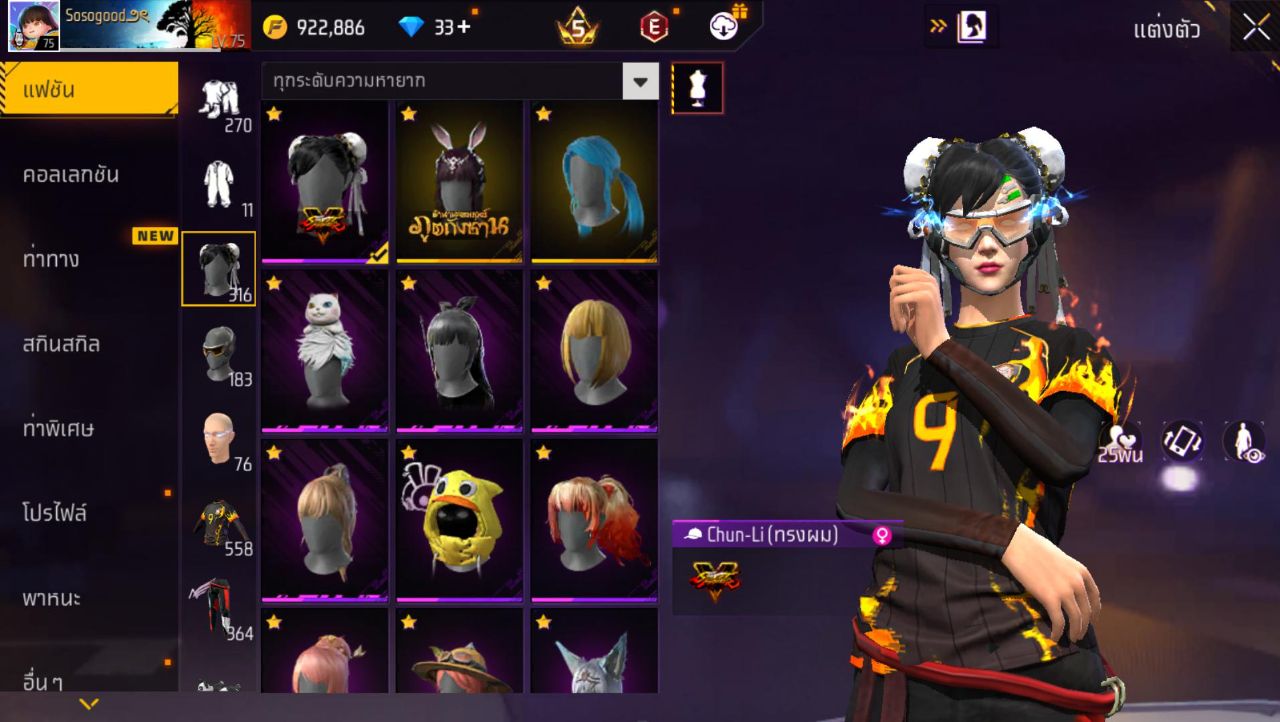
Task: Toggle the star on the duck hood item
Action: [410, 453]
